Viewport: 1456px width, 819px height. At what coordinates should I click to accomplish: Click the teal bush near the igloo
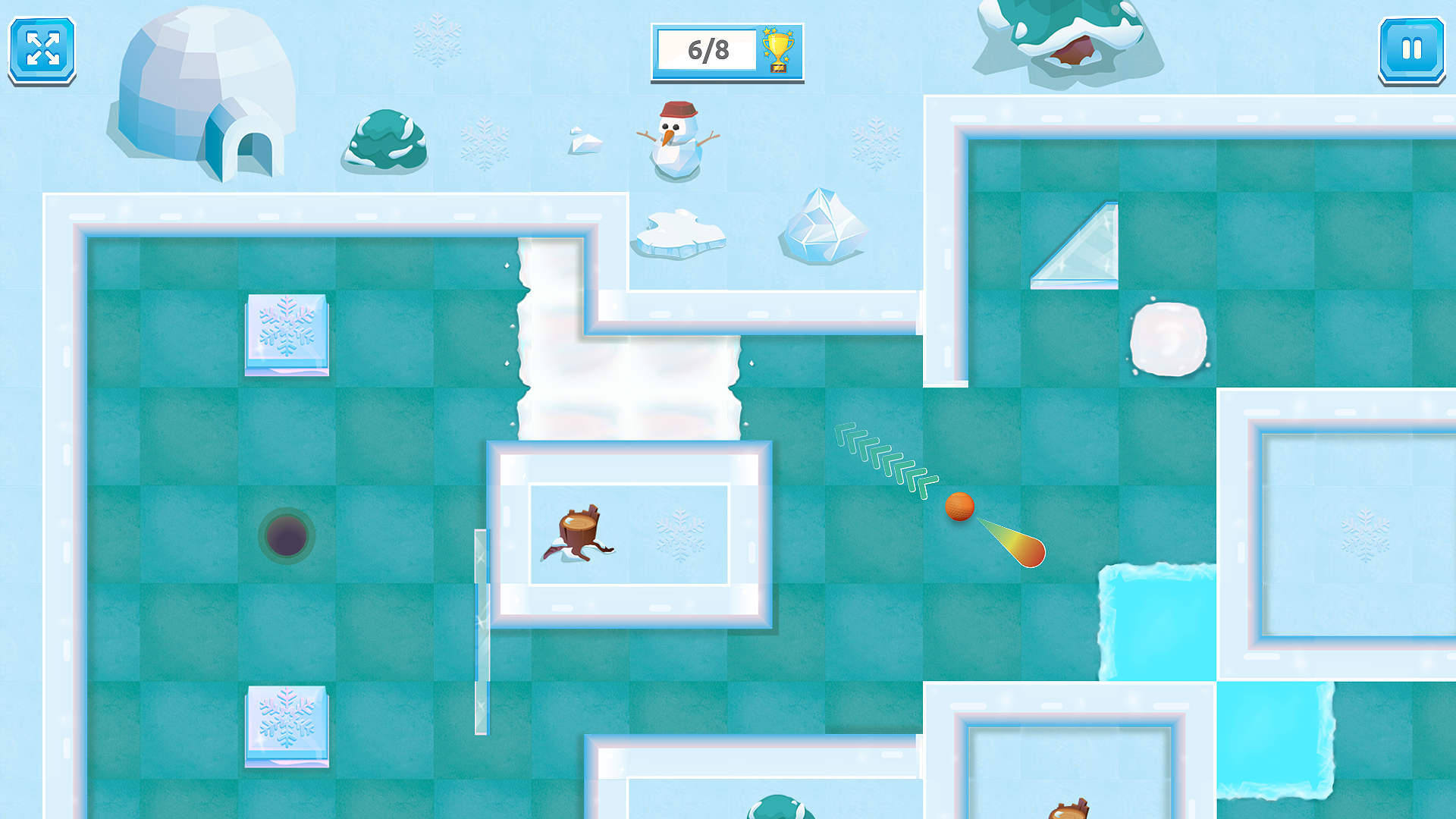point(387,144)
